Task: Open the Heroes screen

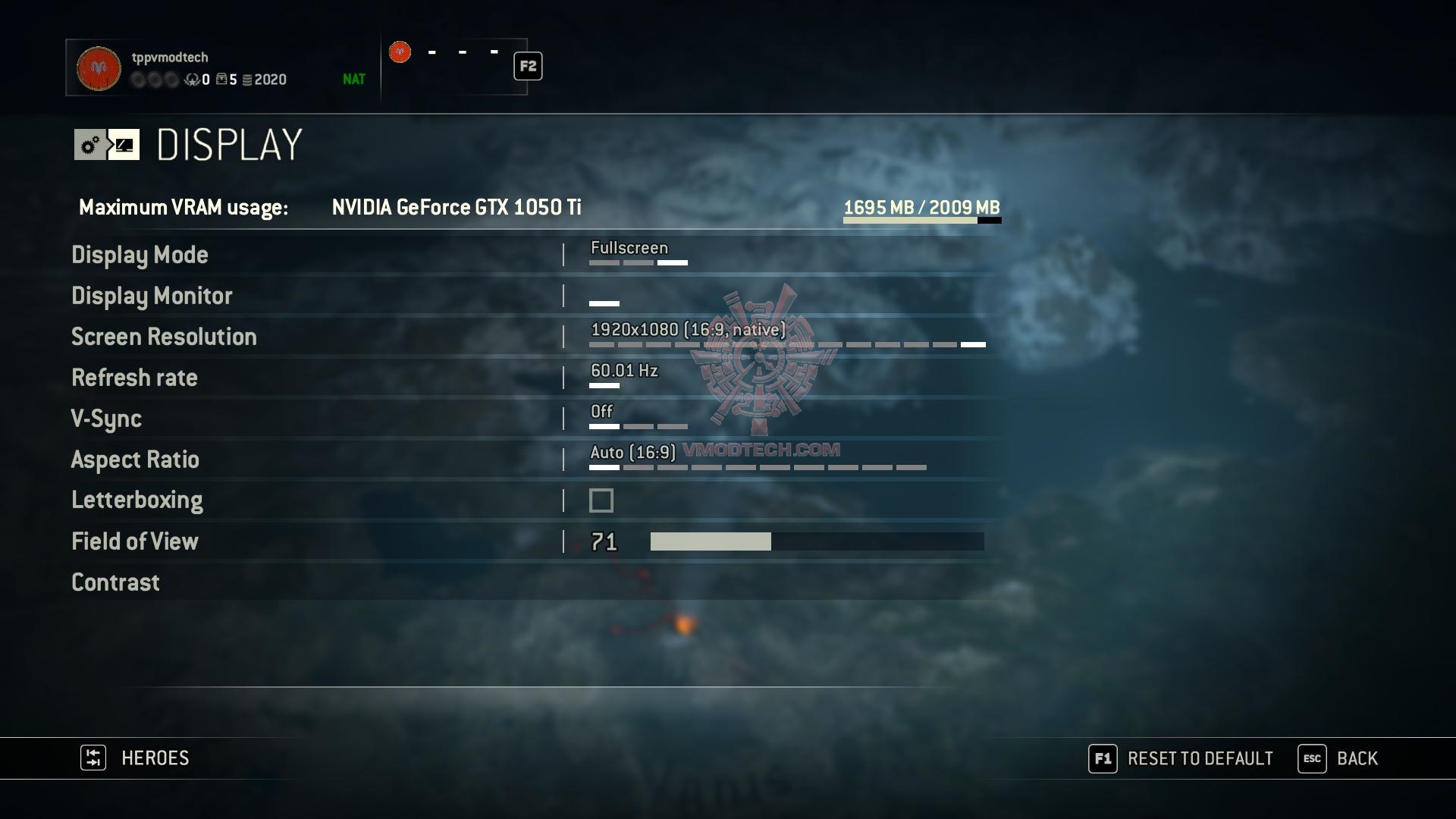Action: coord(135,758)
